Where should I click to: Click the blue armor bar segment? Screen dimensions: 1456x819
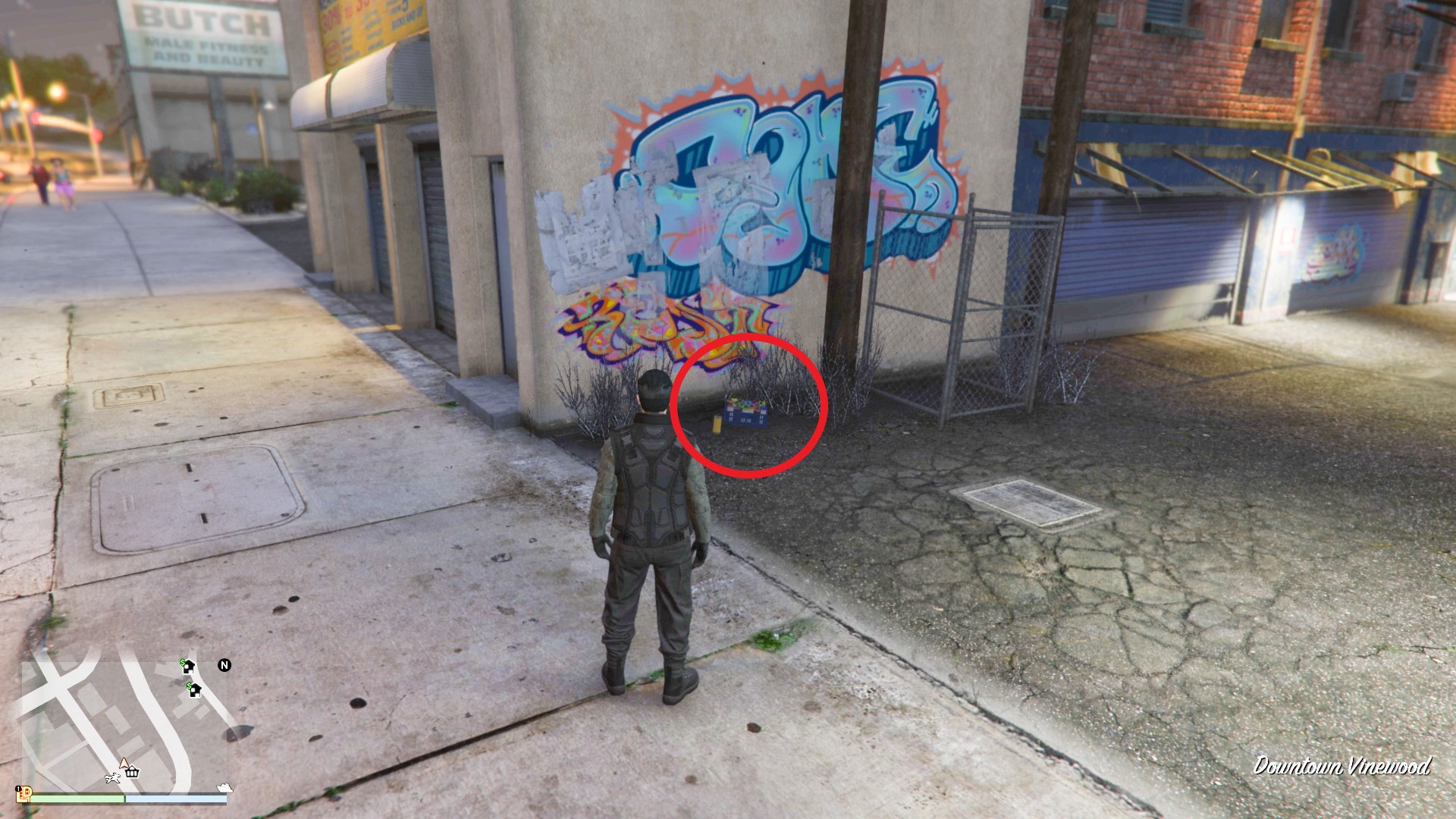tap(177, 799)
